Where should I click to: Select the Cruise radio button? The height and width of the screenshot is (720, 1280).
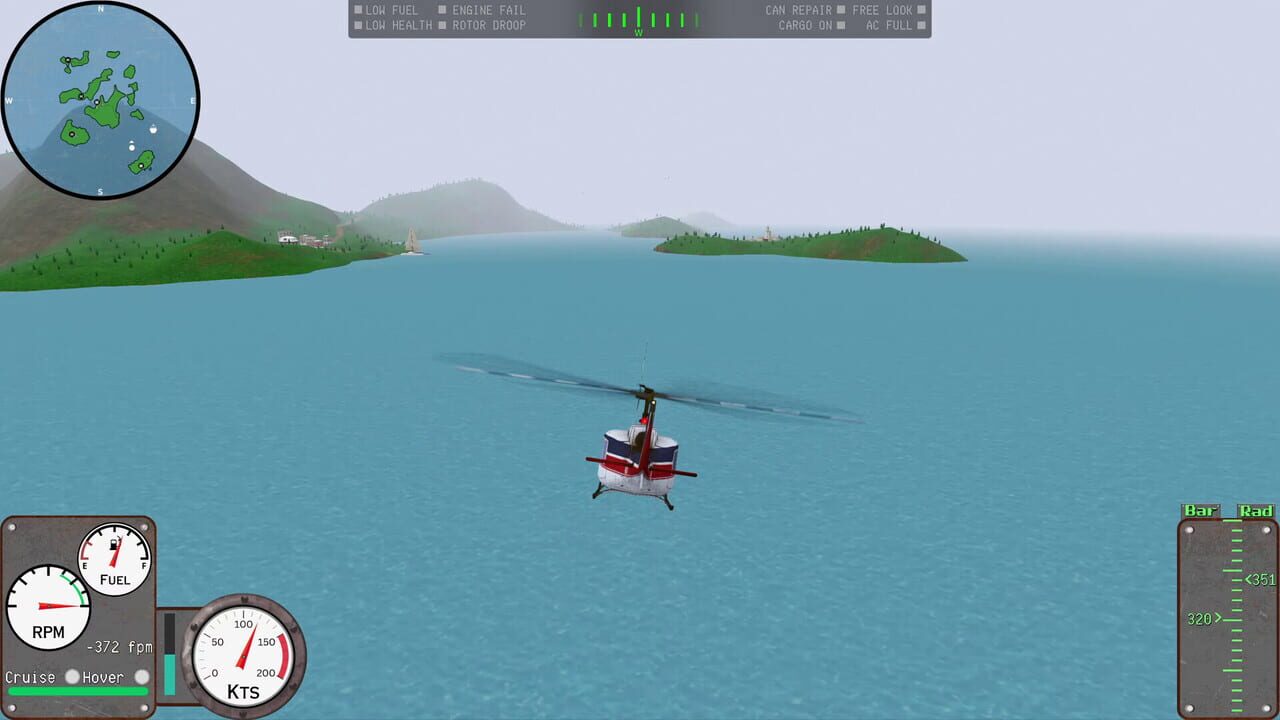[x=70, y=677]
